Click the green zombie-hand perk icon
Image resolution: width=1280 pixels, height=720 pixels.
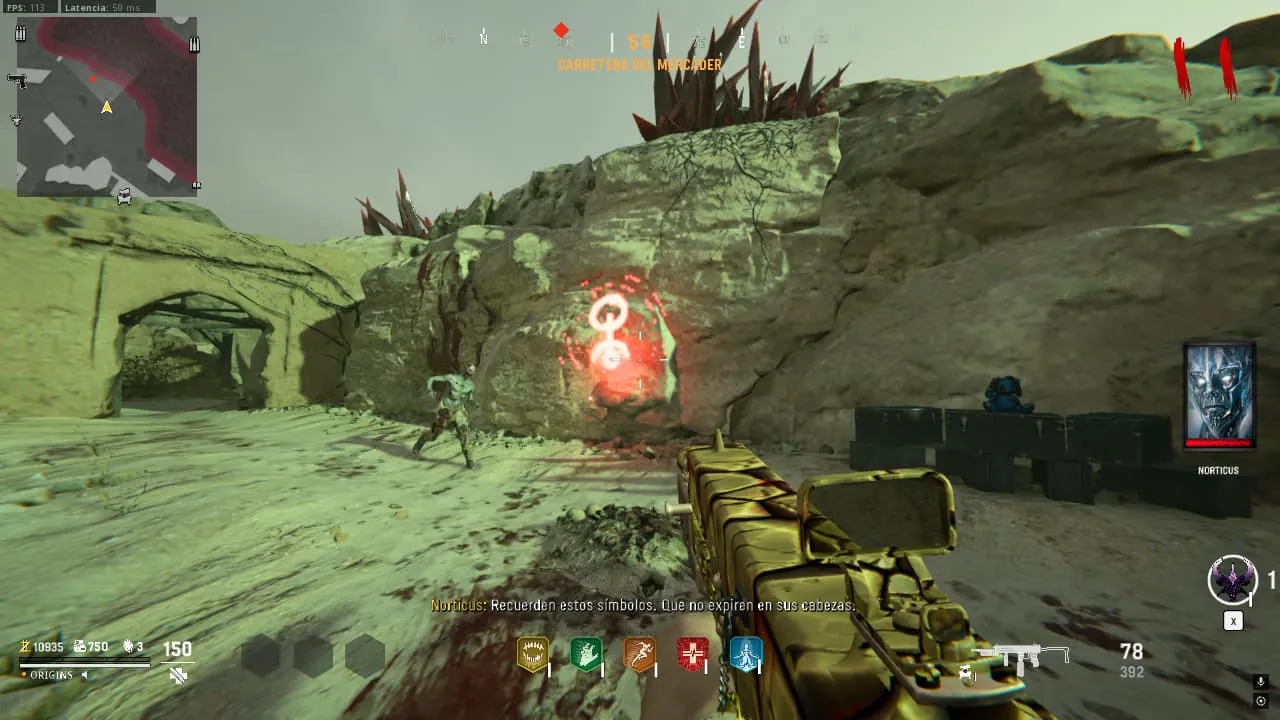tap(586, 654)
